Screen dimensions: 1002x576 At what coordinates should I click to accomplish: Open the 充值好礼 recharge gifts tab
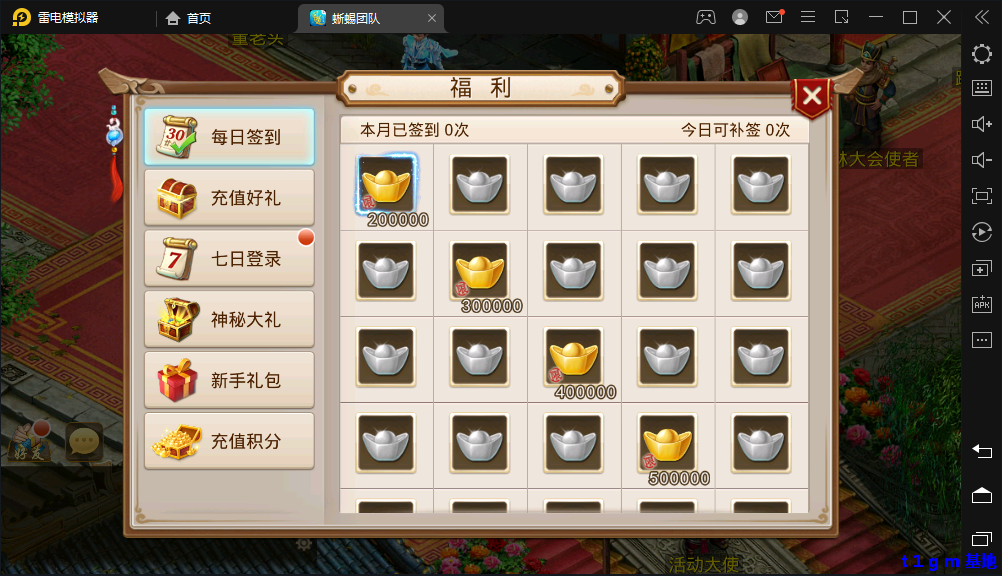pyautogui.click(x=229, y=198)
